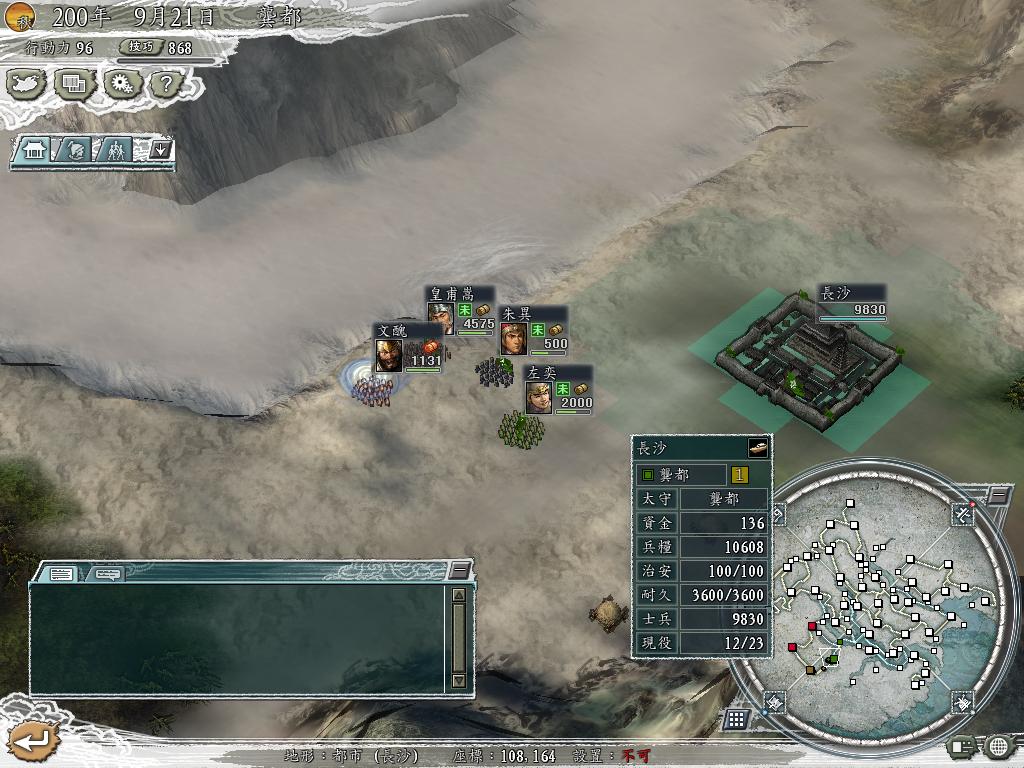Open the gear settings menu

tap(119, 84)
